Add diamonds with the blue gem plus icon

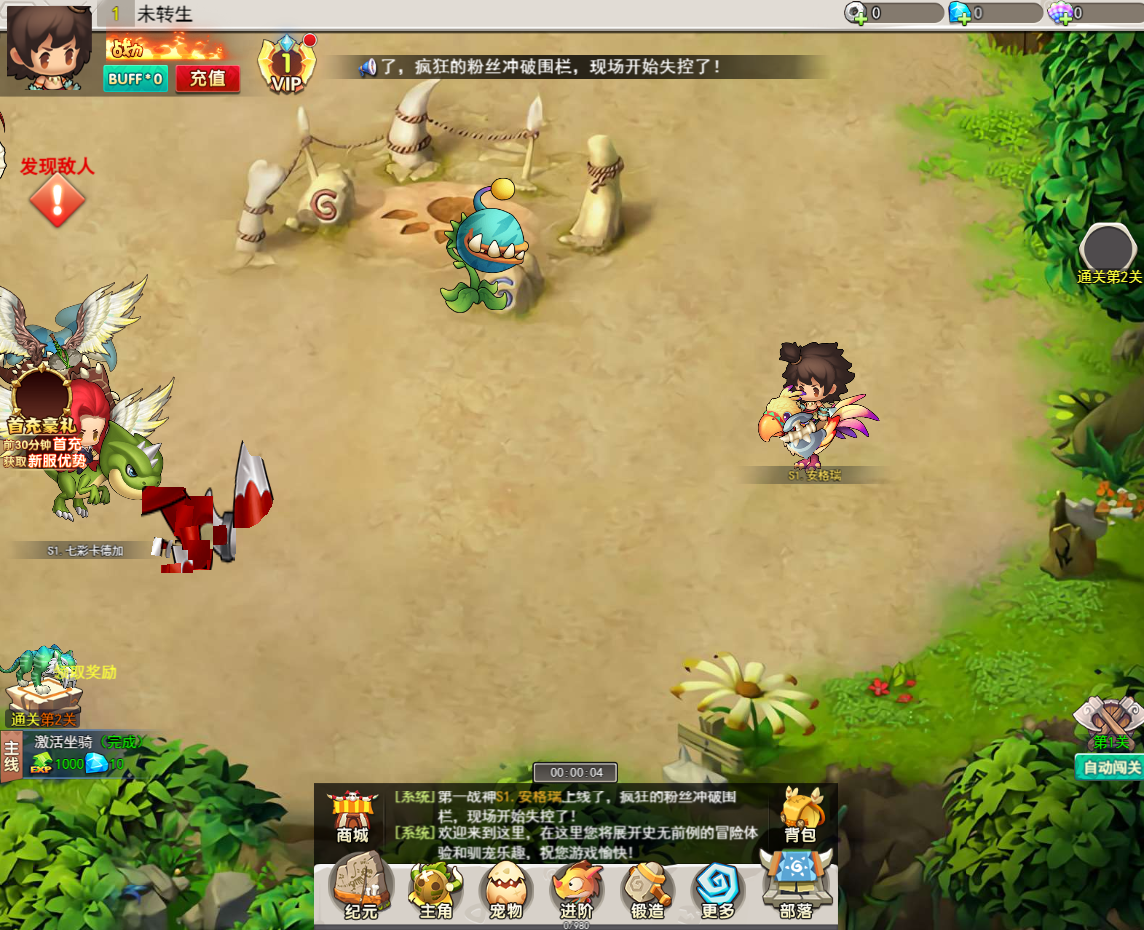click(961, 13)
